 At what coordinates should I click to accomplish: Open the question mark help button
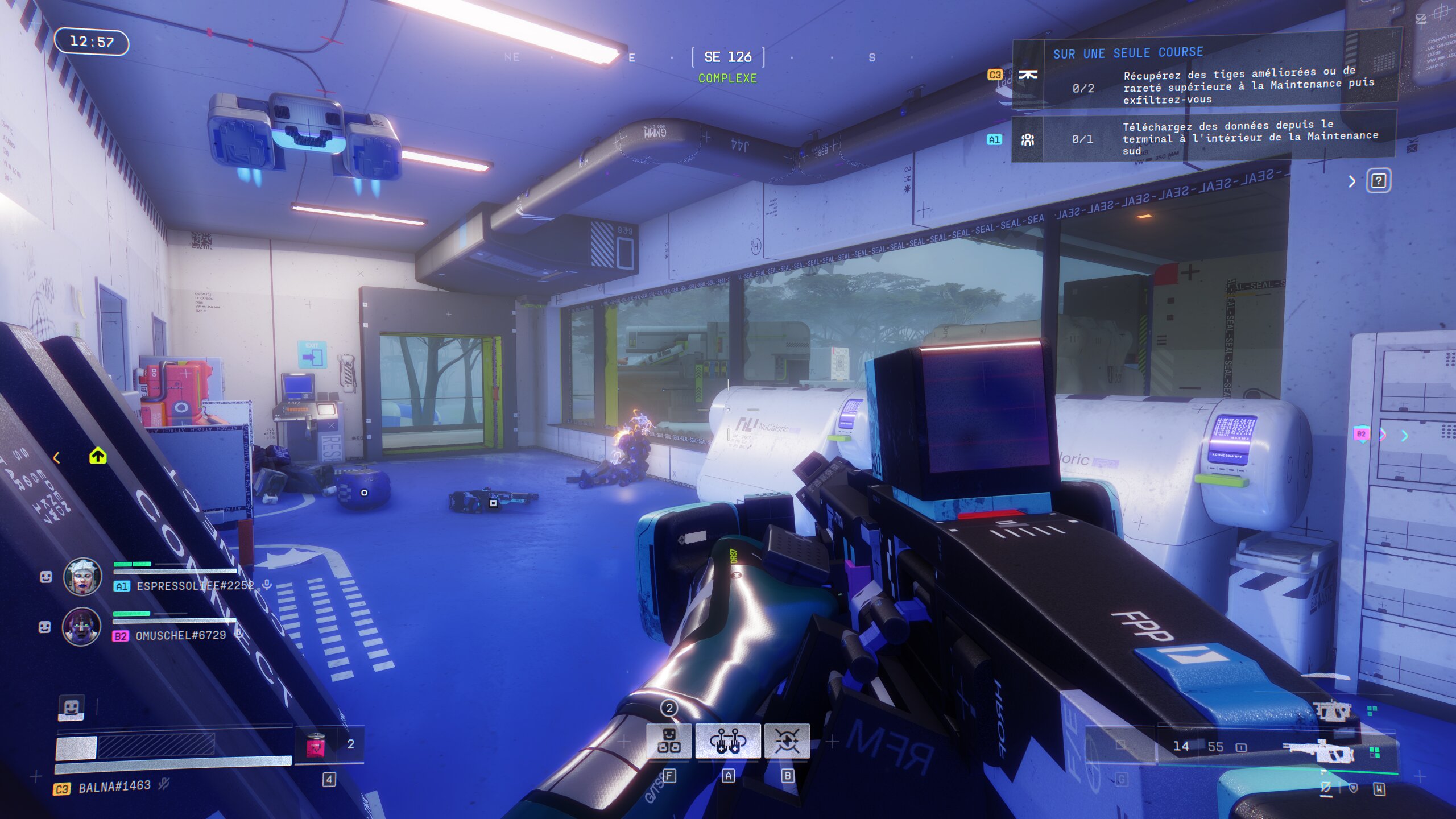tap(1378, 181)
